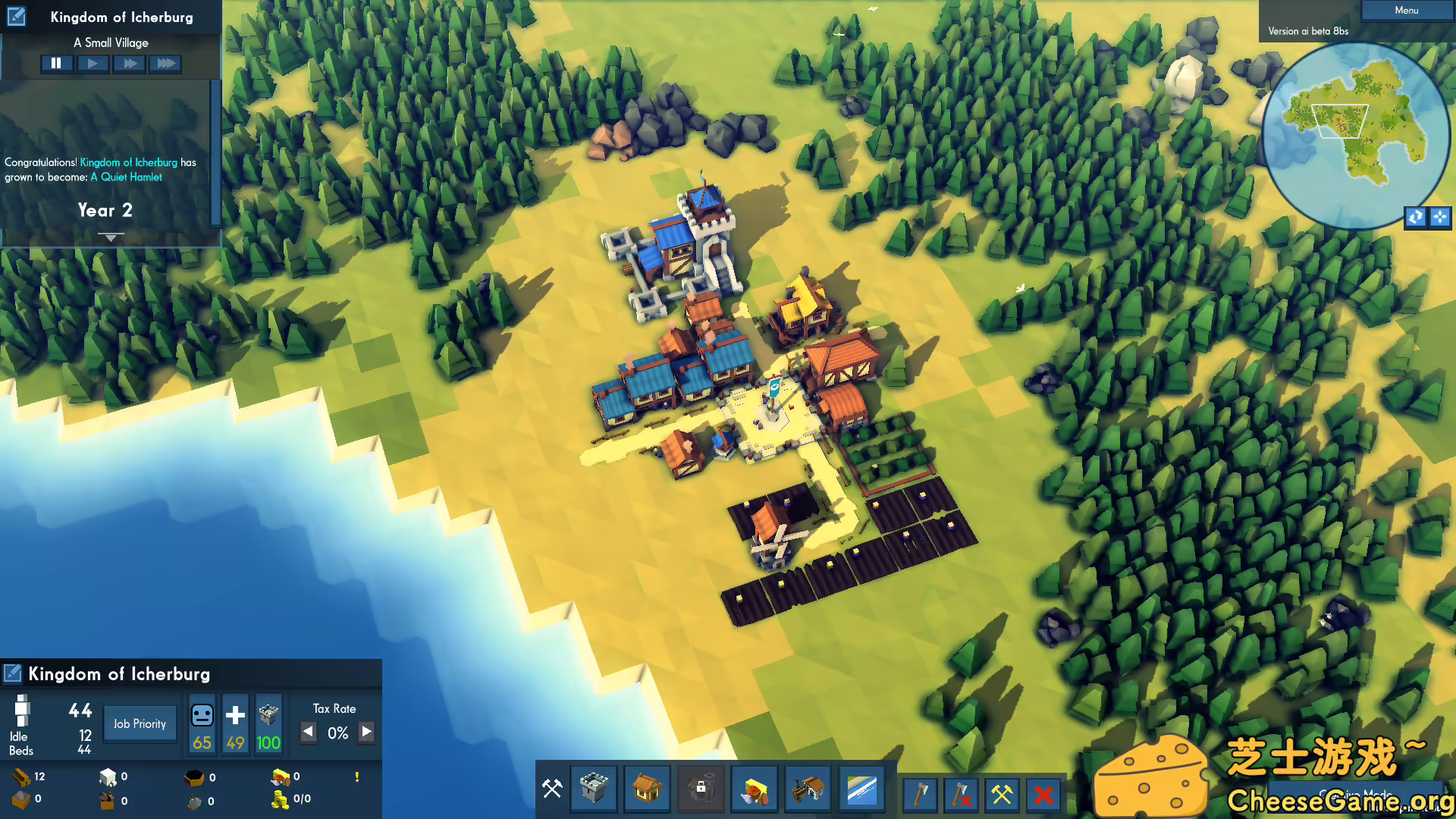
Task: Open the town housing buildings category
Action: (x=647, y=789)
